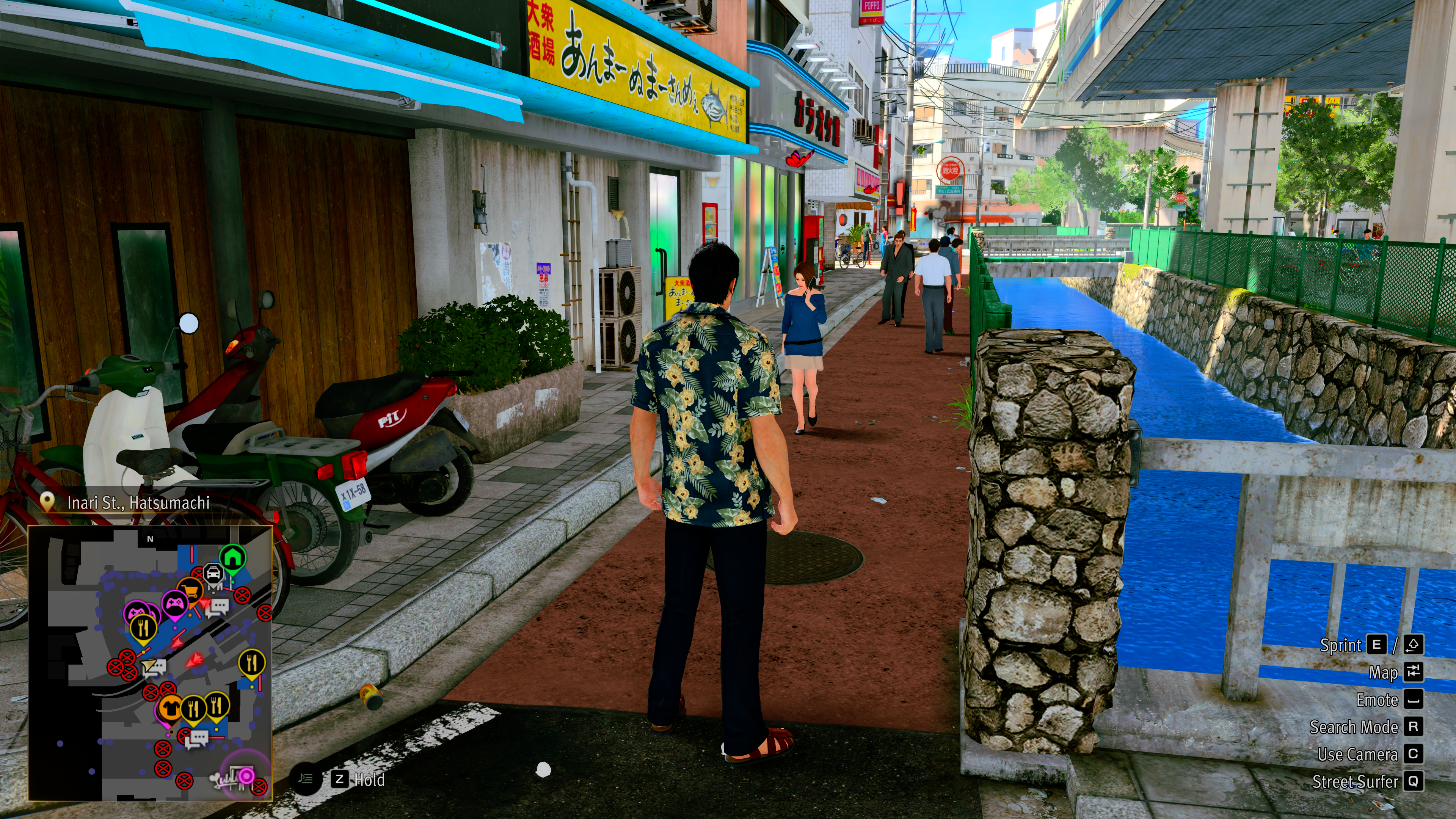The height and width of the screenshot is (819, 1456).
Task: Click the taxi marker on the minimap
Action: tap(213, 574)
